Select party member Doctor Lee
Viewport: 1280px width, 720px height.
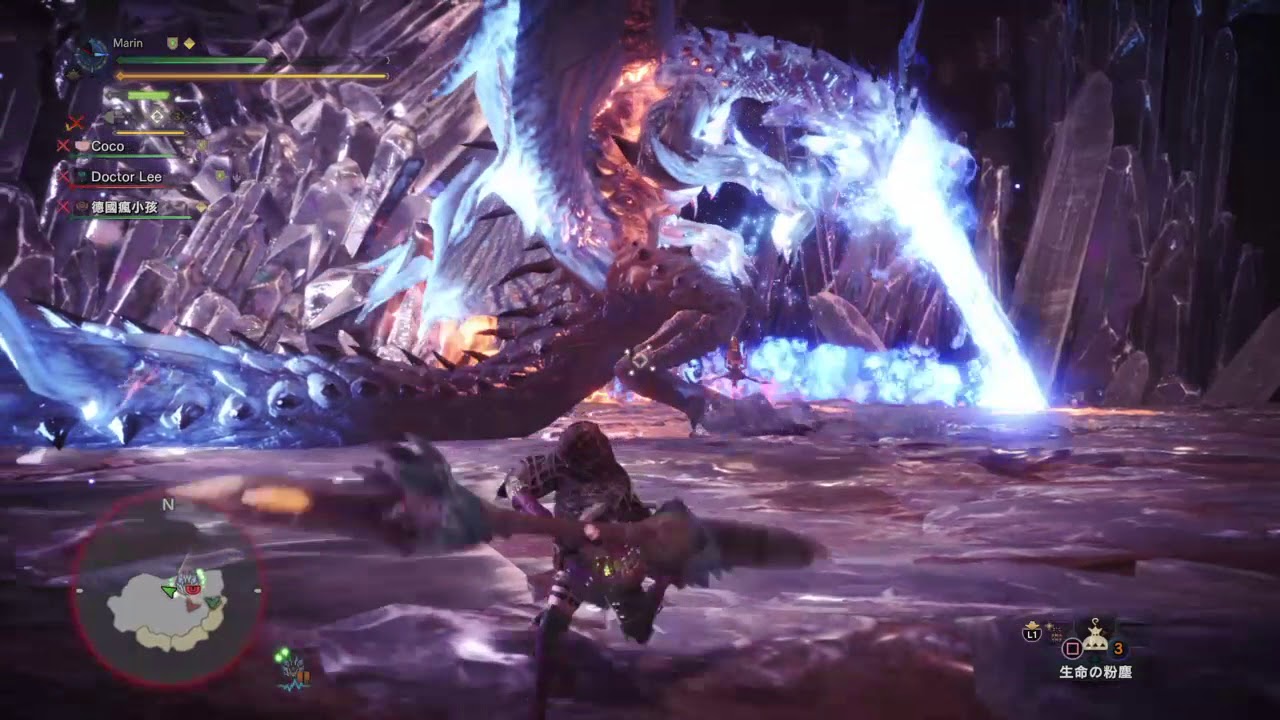pos(126,177)
